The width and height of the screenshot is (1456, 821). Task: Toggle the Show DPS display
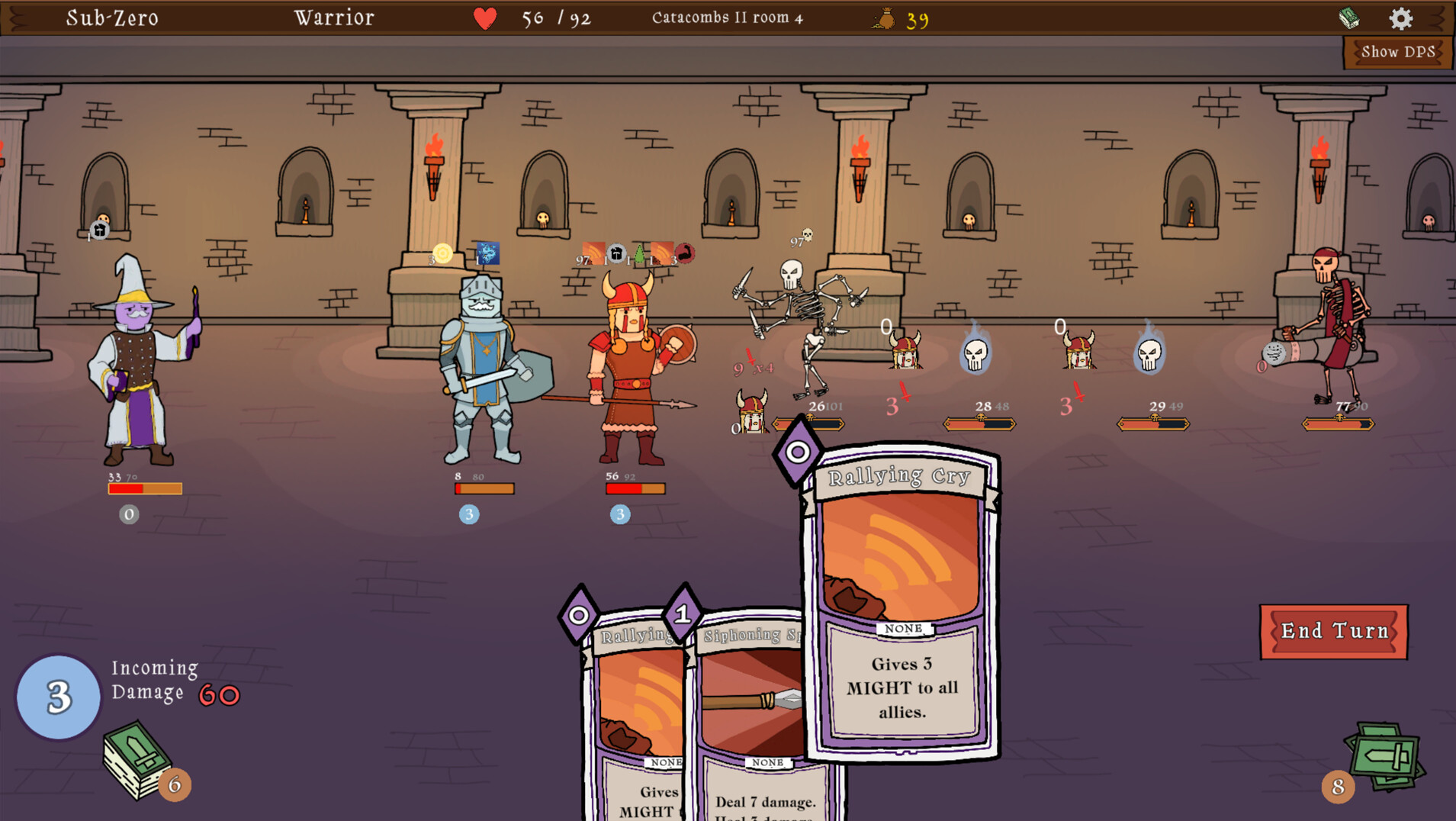coord(1398,52)
